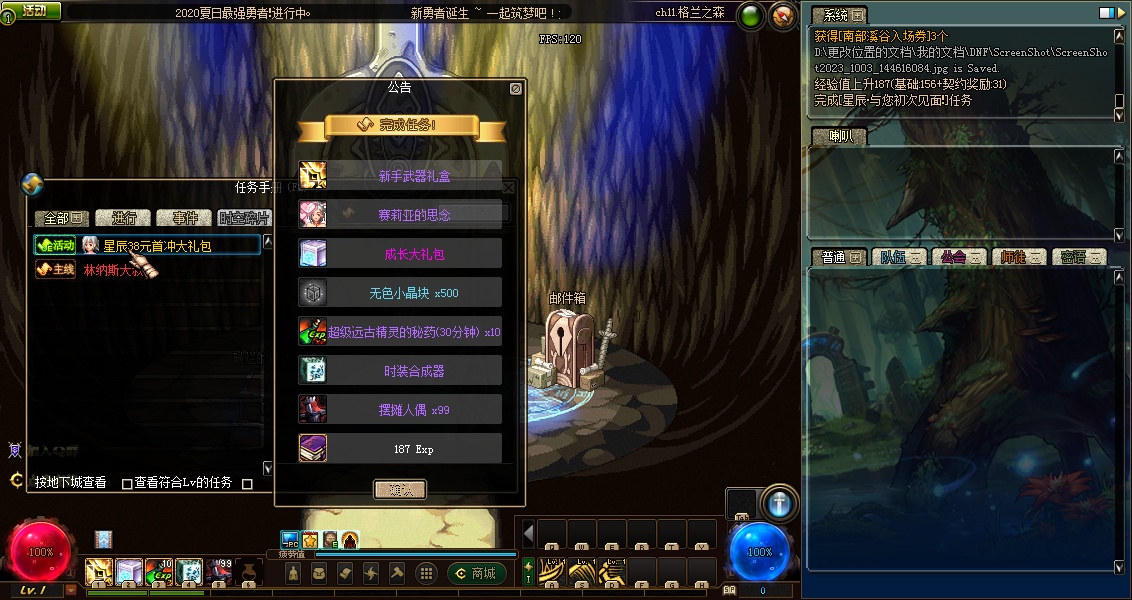Switch to the 全部 quest tab

[62, 218]
